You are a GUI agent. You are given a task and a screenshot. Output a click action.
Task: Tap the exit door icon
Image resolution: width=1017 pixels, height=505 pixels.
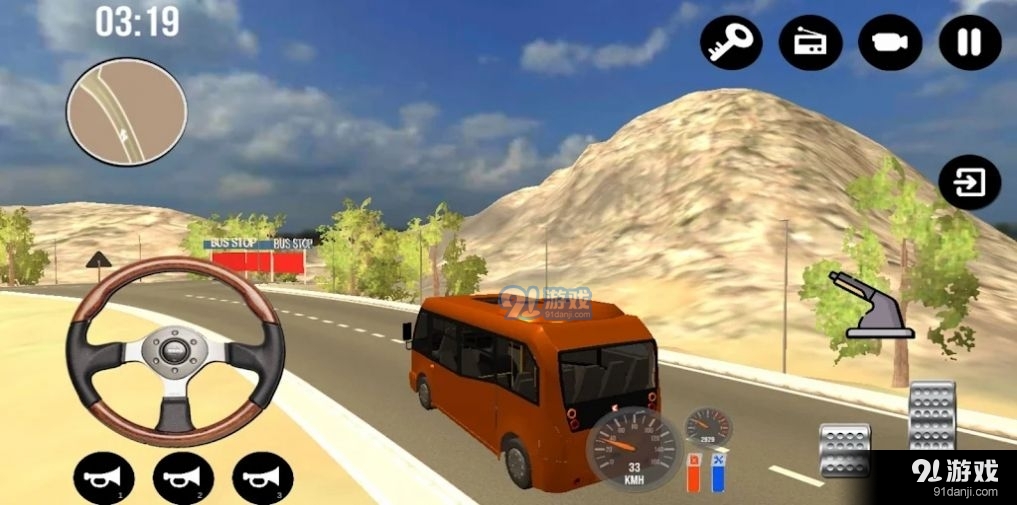tap(970, 182)
